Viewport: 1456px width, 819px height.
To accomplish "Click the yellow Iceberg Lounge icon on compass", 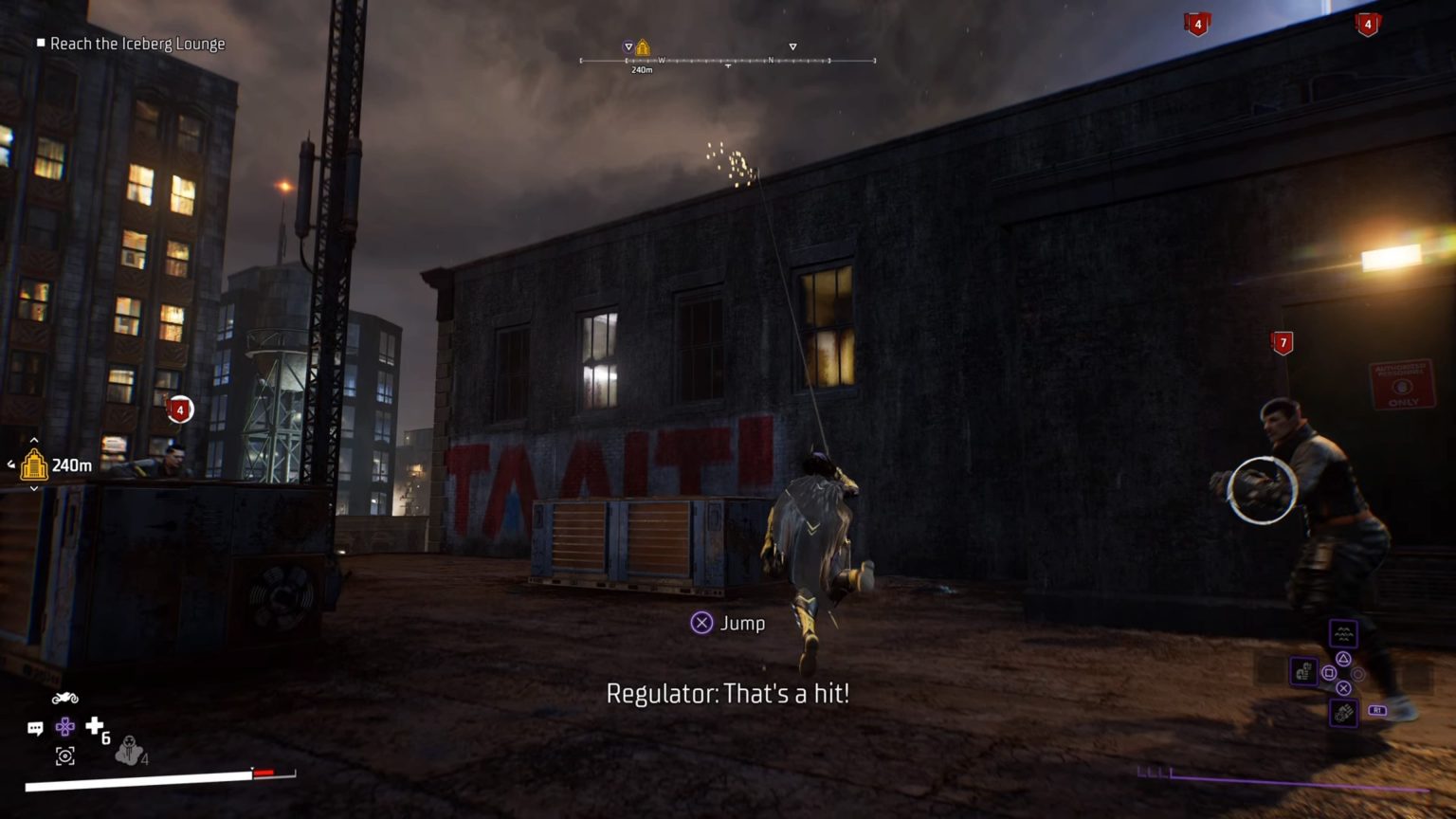I will click(643, 46).
